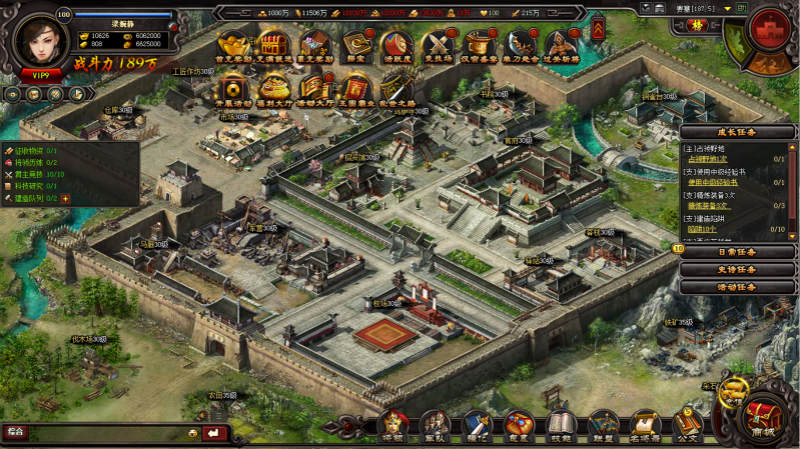Screen dimensions: 800x449
Task: Click the 占领野地 quest link
Action: click(709, 158)
